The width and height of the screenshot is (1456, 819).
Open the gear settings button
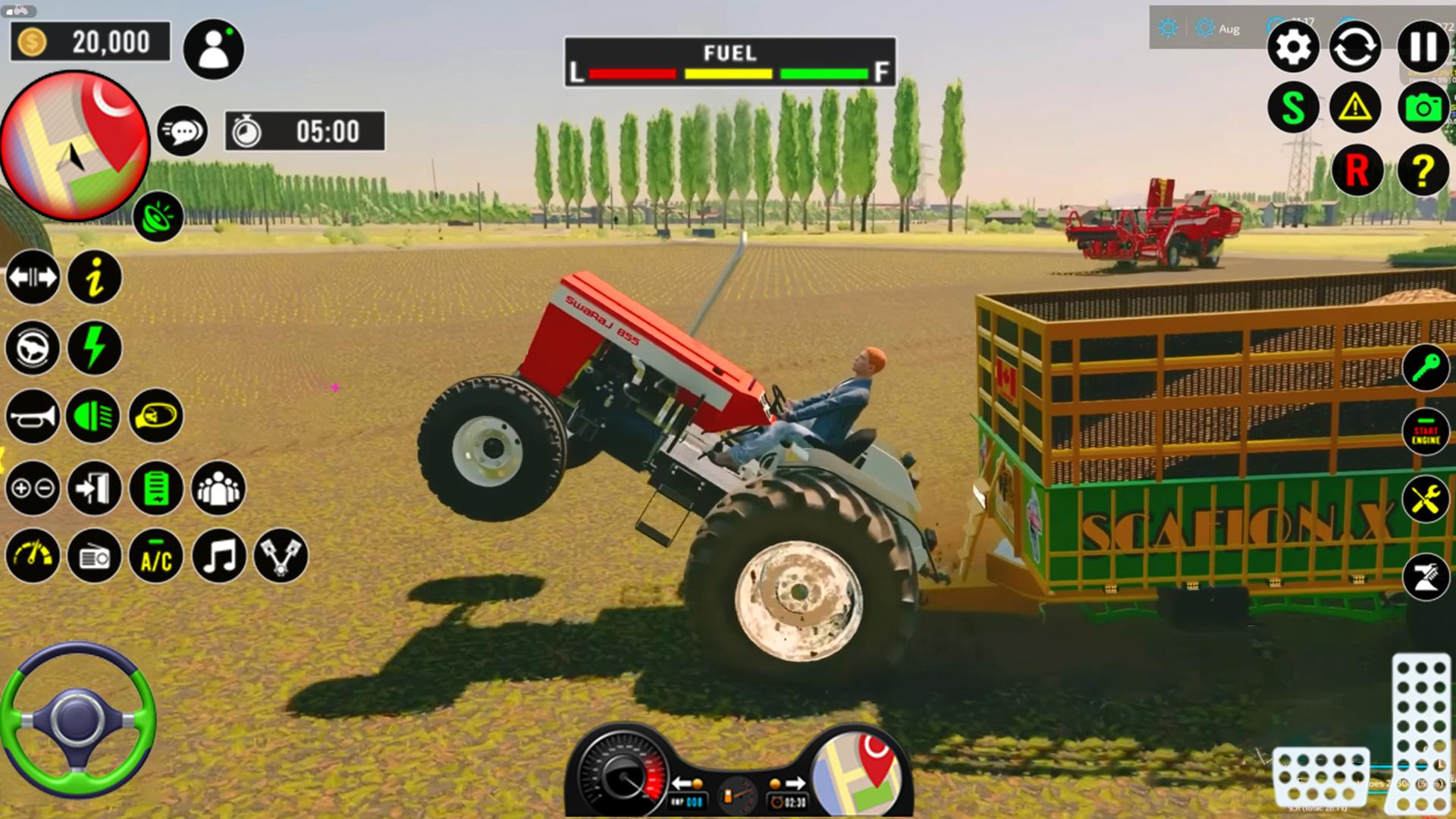tap(1293, 47)
